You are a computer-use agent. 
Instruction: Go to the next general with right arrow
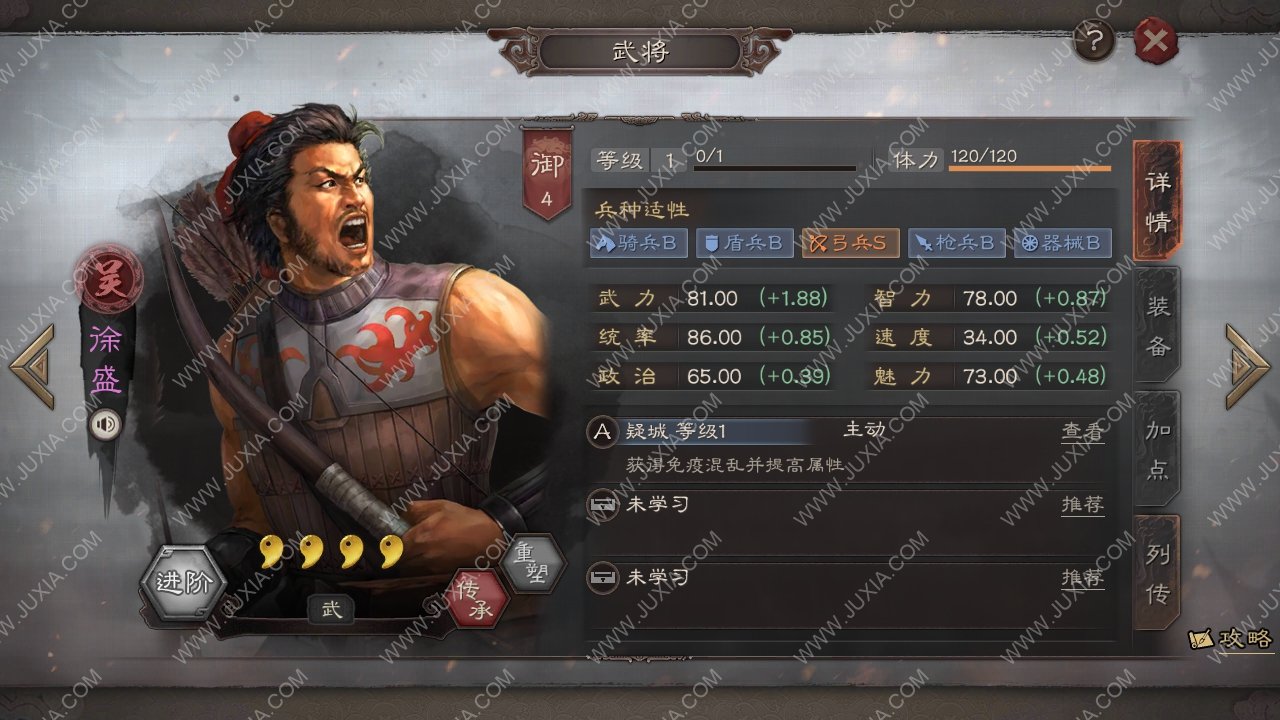pos(1246,366)
